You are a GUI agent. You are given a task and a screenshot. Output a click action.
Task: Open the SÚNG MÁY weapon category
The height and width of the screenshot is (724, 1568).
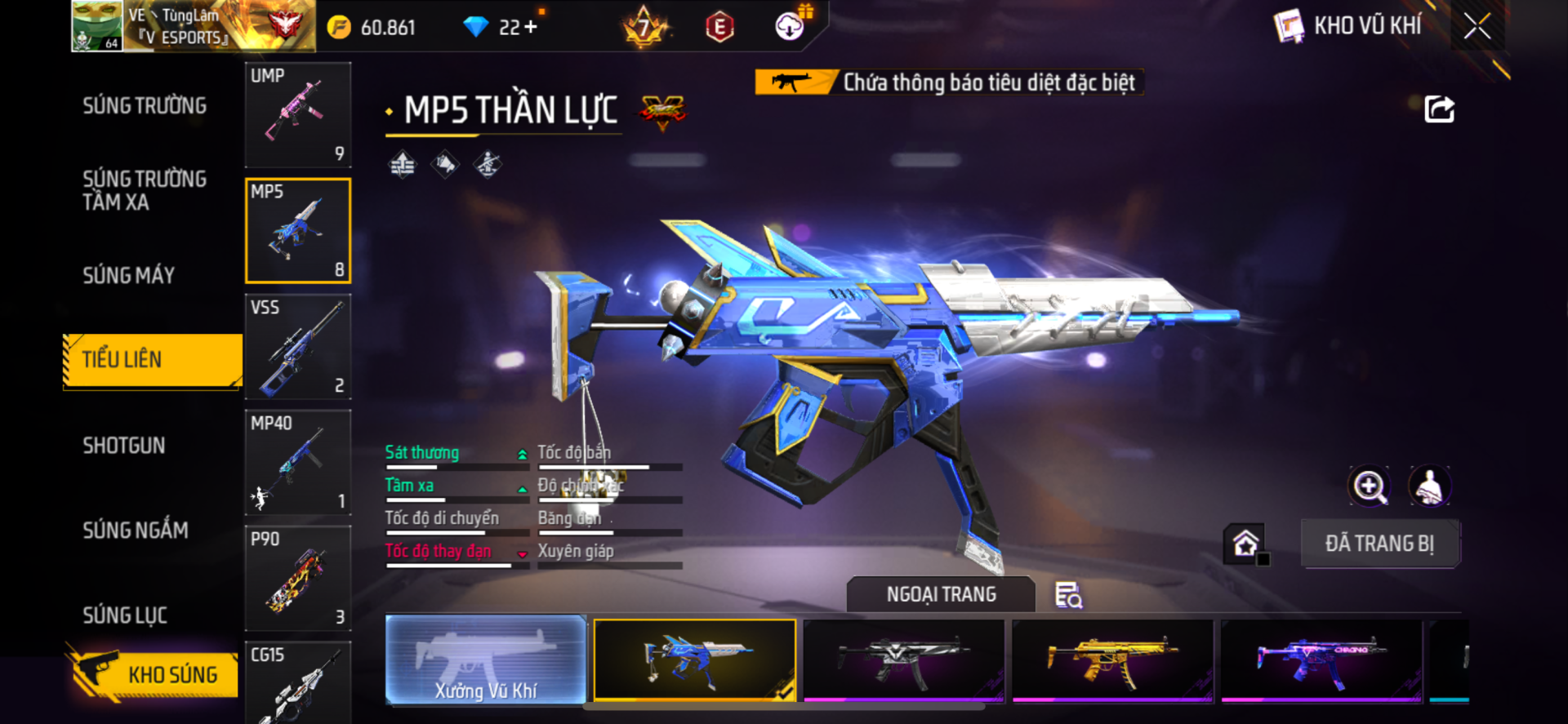(129, 276)
